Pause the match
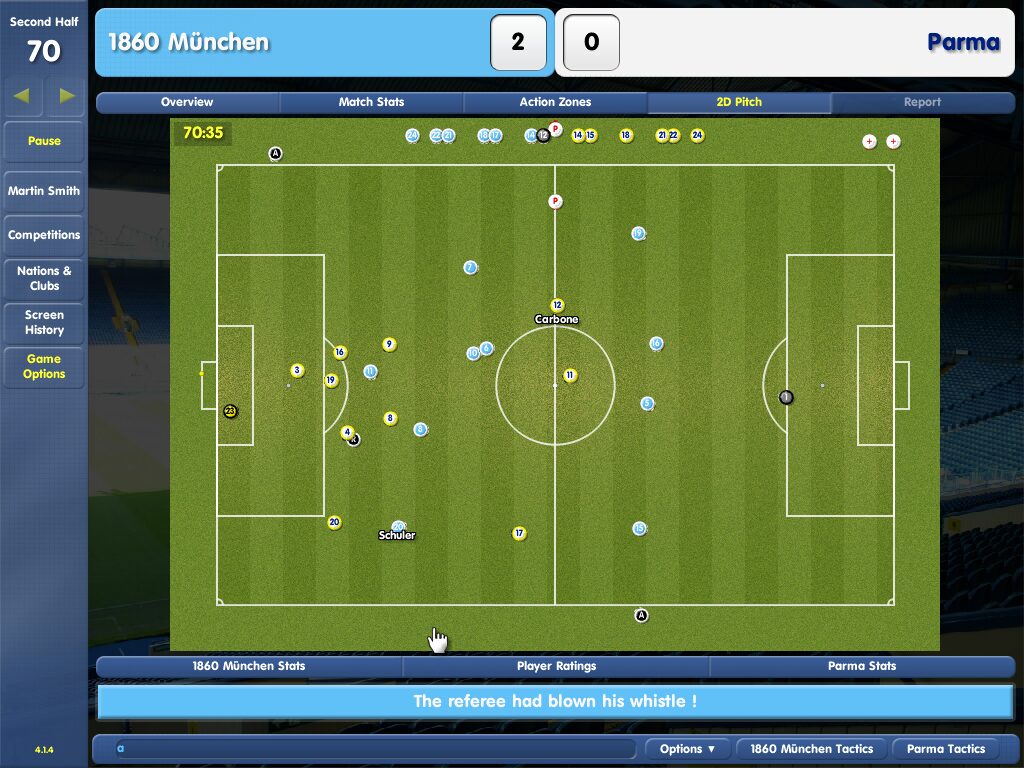The width and height of the screenshot is (1024, 768). coord(44,142)
